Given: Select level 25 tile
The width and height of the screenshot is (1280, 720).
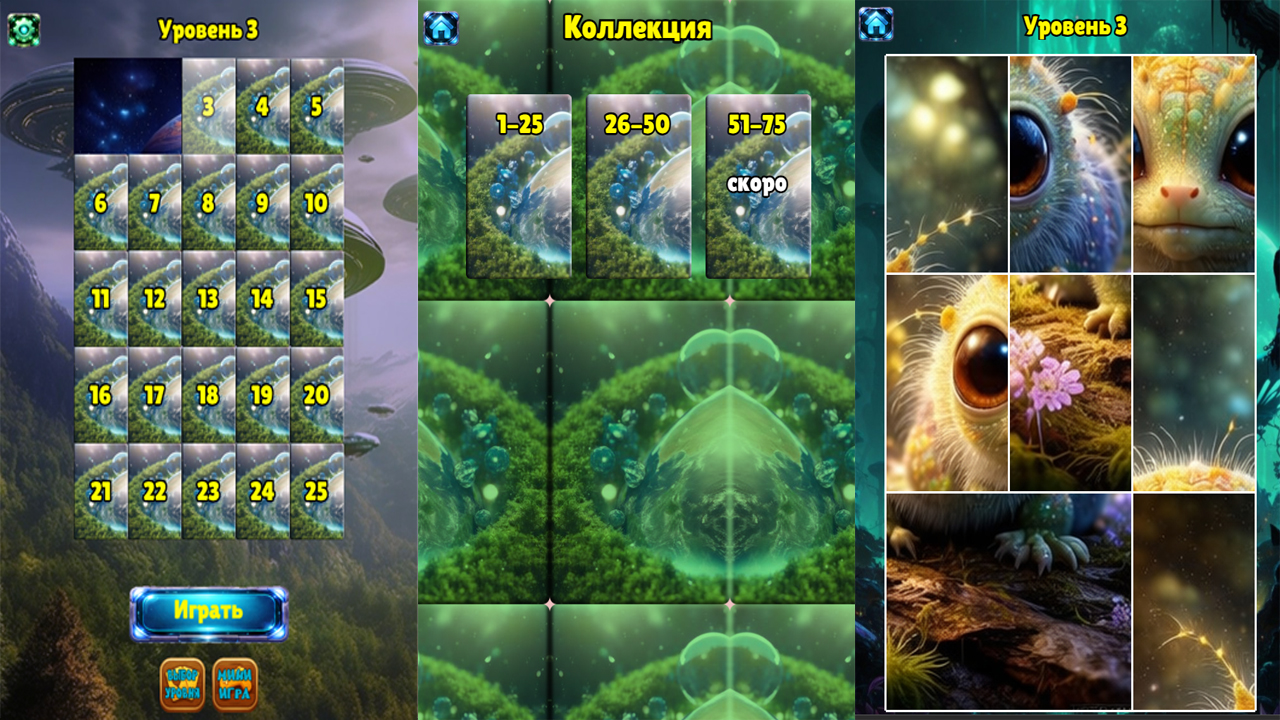Looking at the screenshot, I should (x=320, y=492).
